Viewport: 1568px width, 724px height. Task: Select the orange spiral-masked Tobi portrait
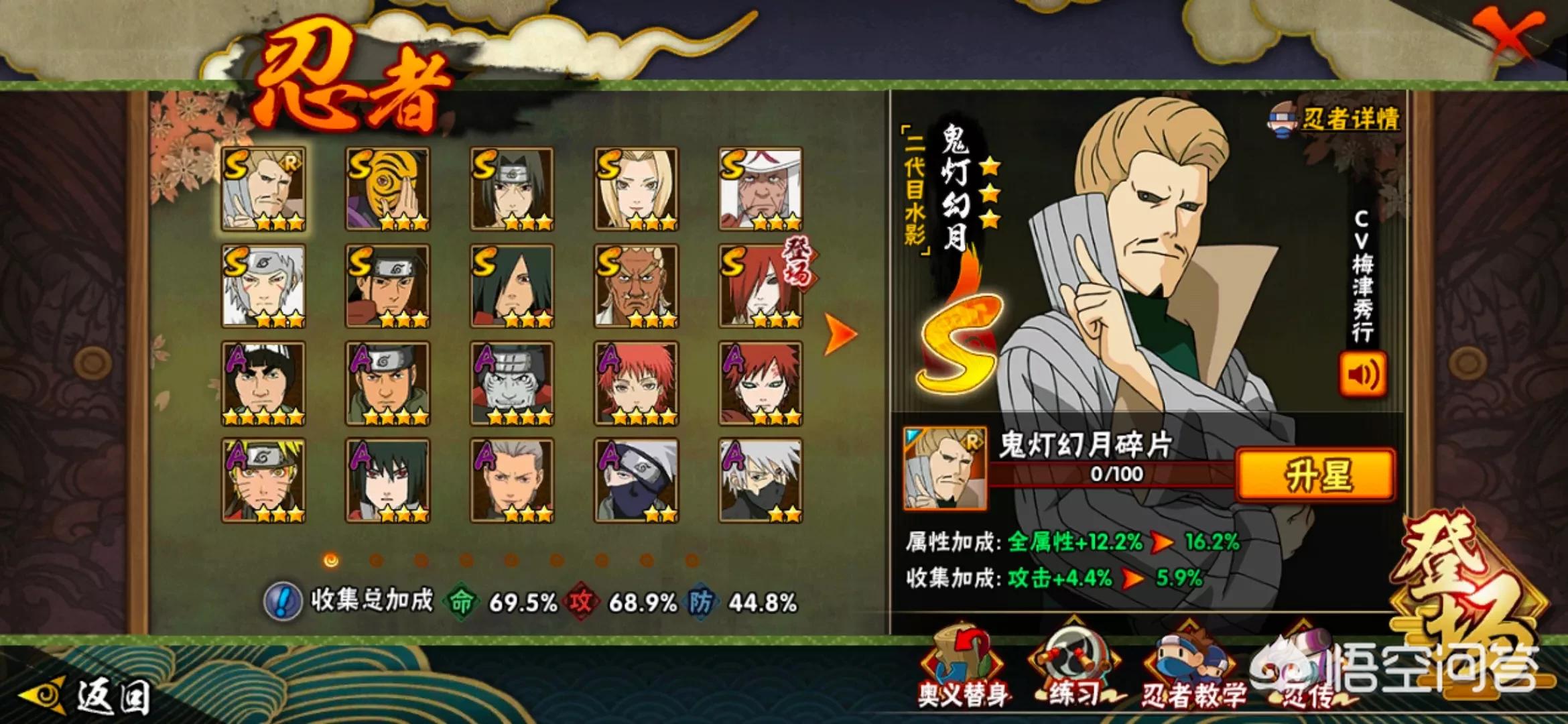tap(388, 190)
